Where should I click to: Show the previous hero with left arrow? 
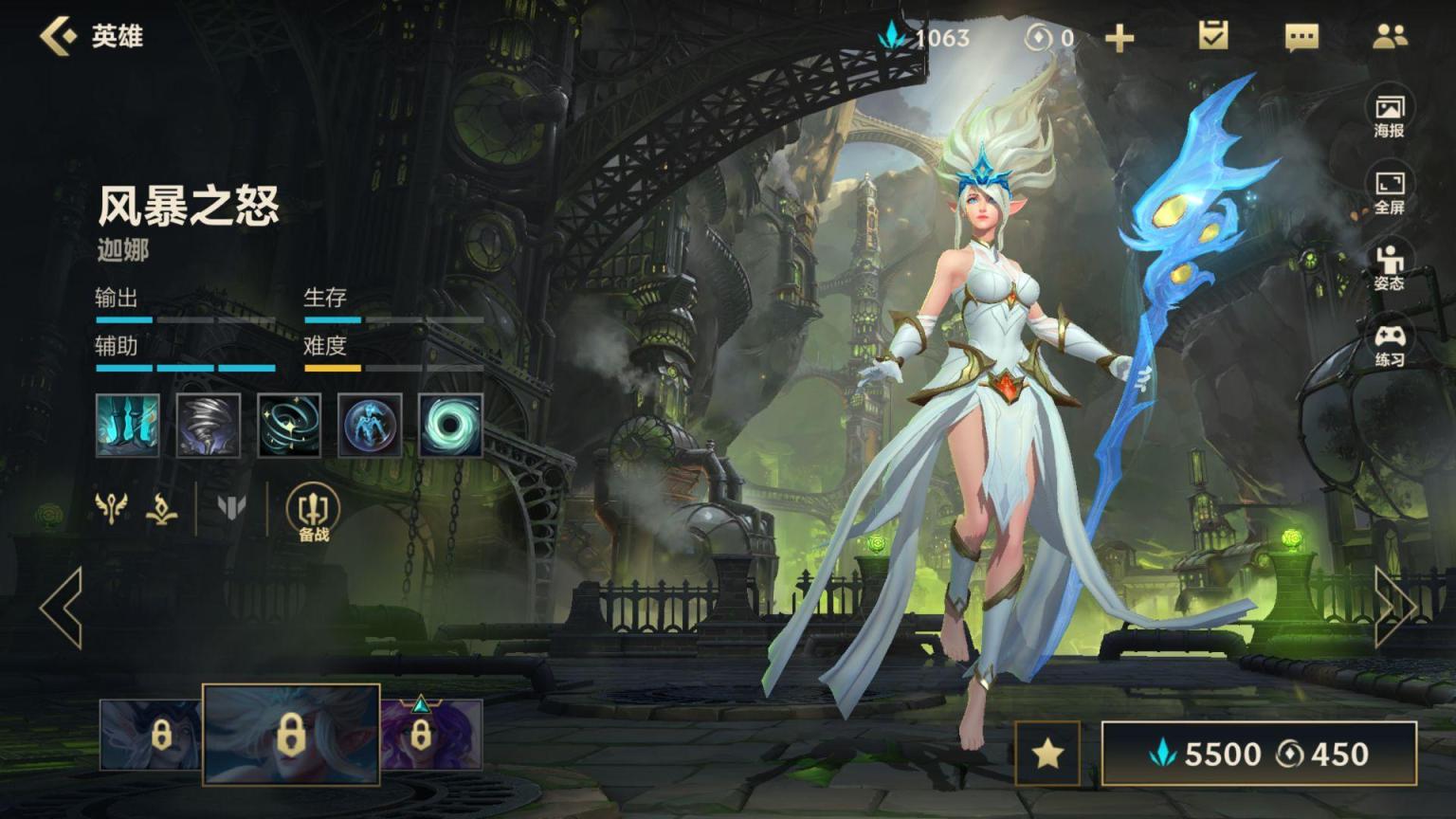pyautogui.click(x=62, y=608)
